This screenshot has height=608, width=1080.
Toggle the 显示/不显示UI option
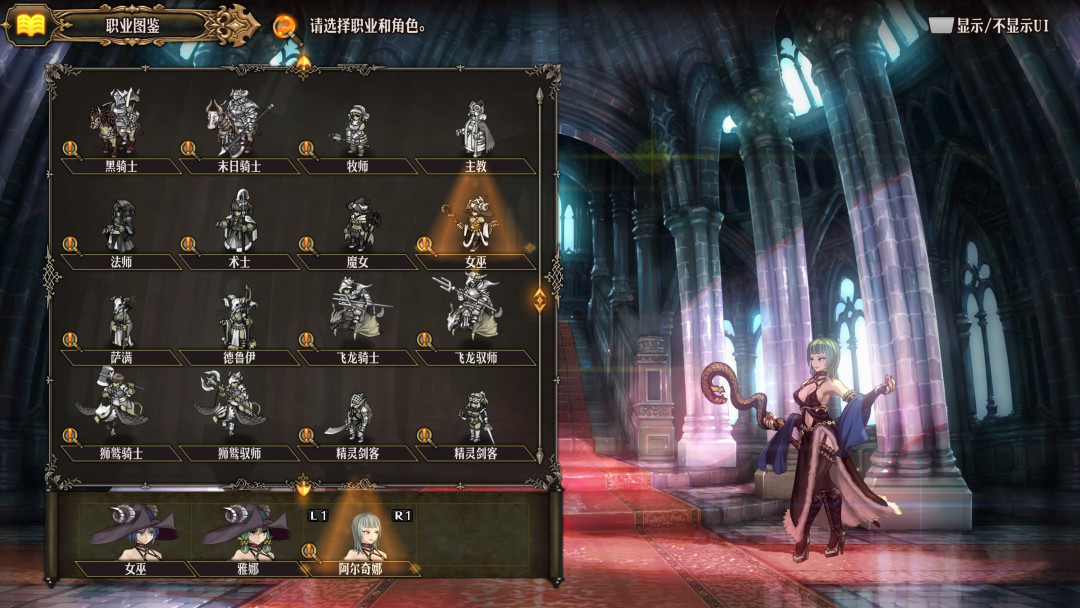tap(989, 26)
